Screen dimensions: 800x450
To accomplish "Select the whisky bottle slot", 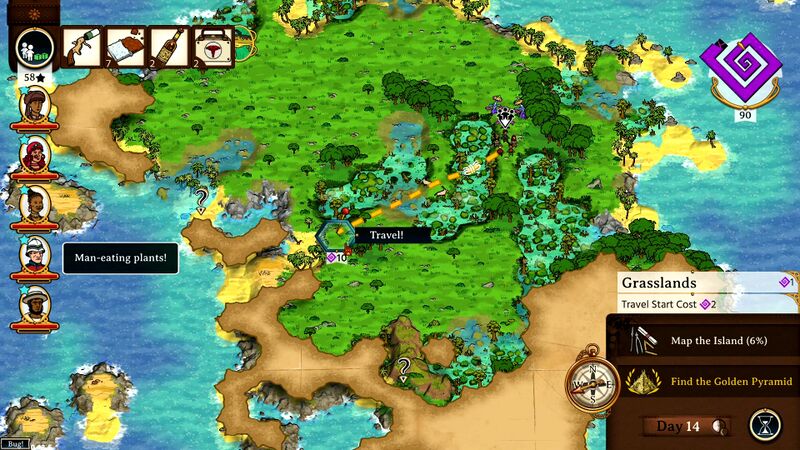I will [166, 45].
